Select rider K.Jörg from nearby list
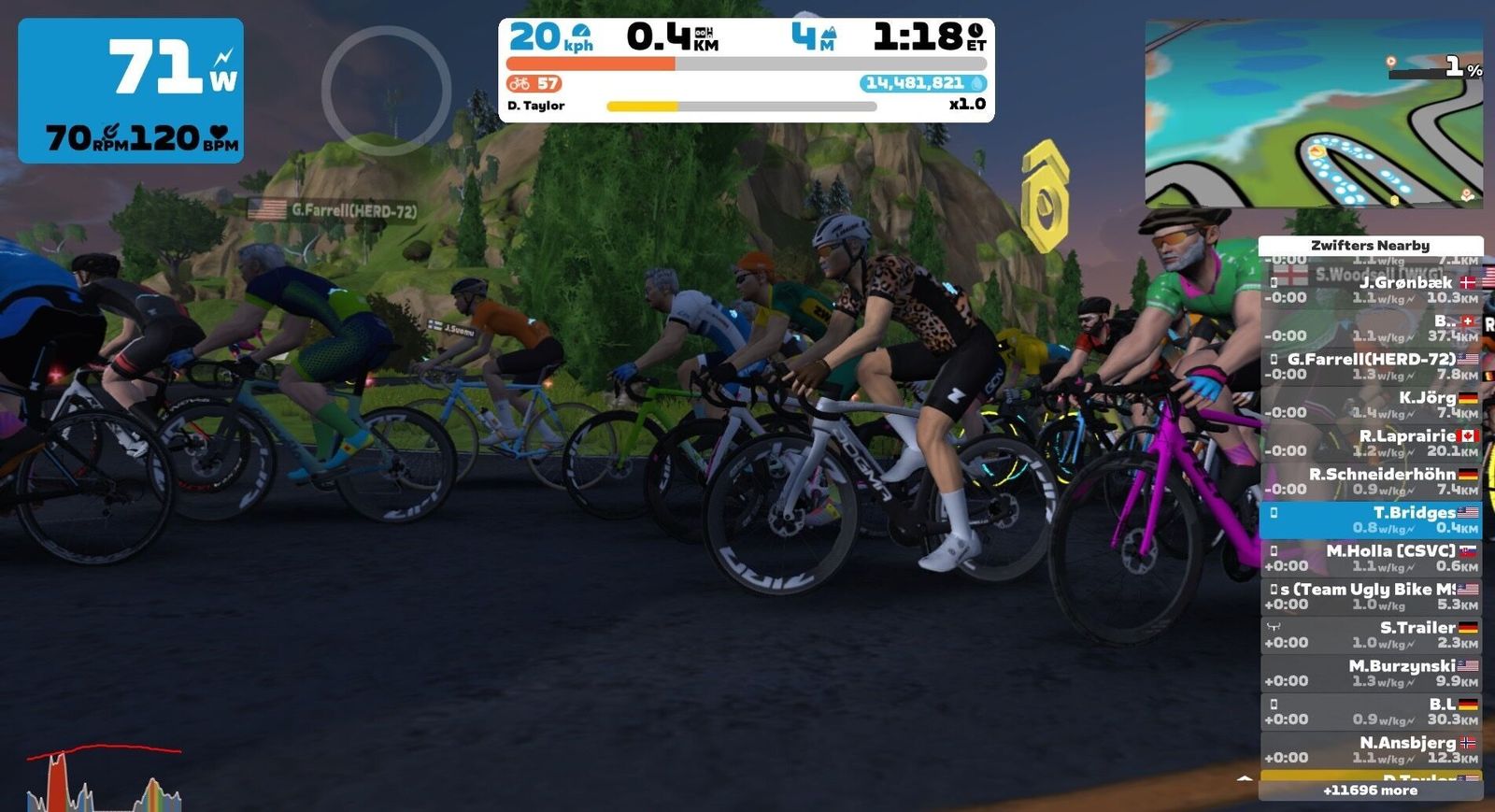This screenshot has width=1495, height=812. [1371, 404]
